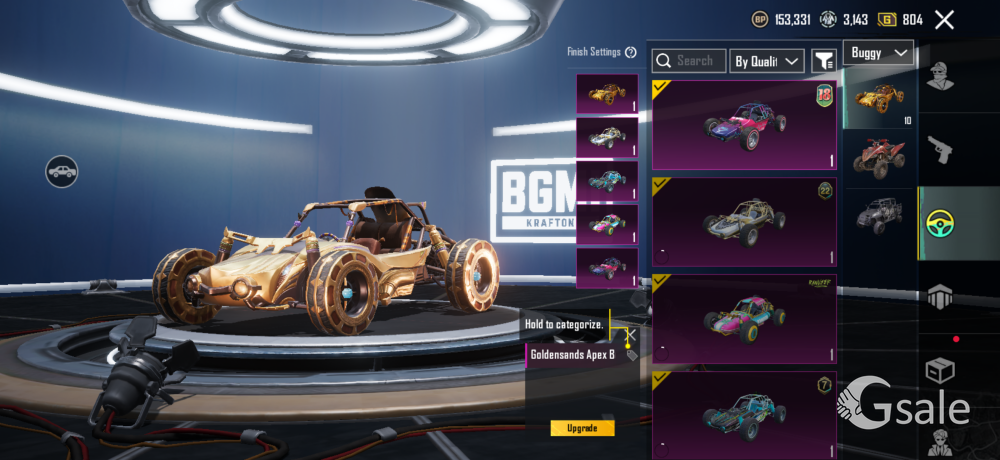The width and height of the screenshot is (1000, 460).
Task: Switch to the red quad bike category
Action: (x=880, y=158)
